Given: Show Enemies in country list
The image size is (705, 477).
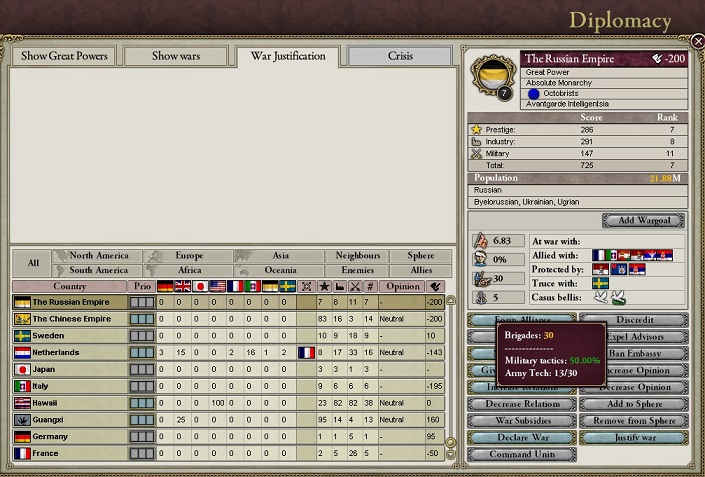Looking at the screenshot, I should [x=357, y=270].
